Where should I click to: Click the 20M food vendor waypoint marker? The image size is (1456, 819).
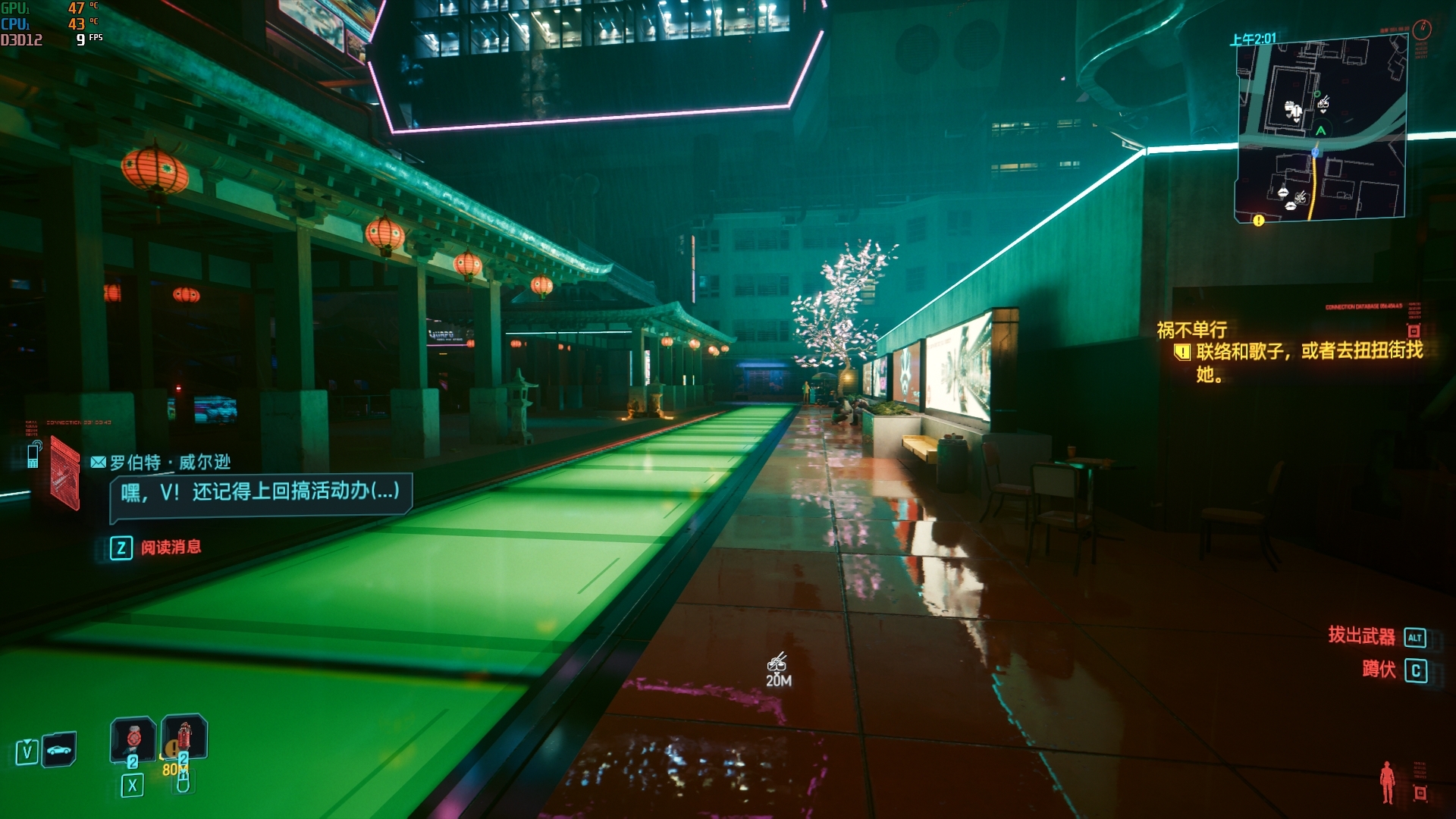pos(777,663)
